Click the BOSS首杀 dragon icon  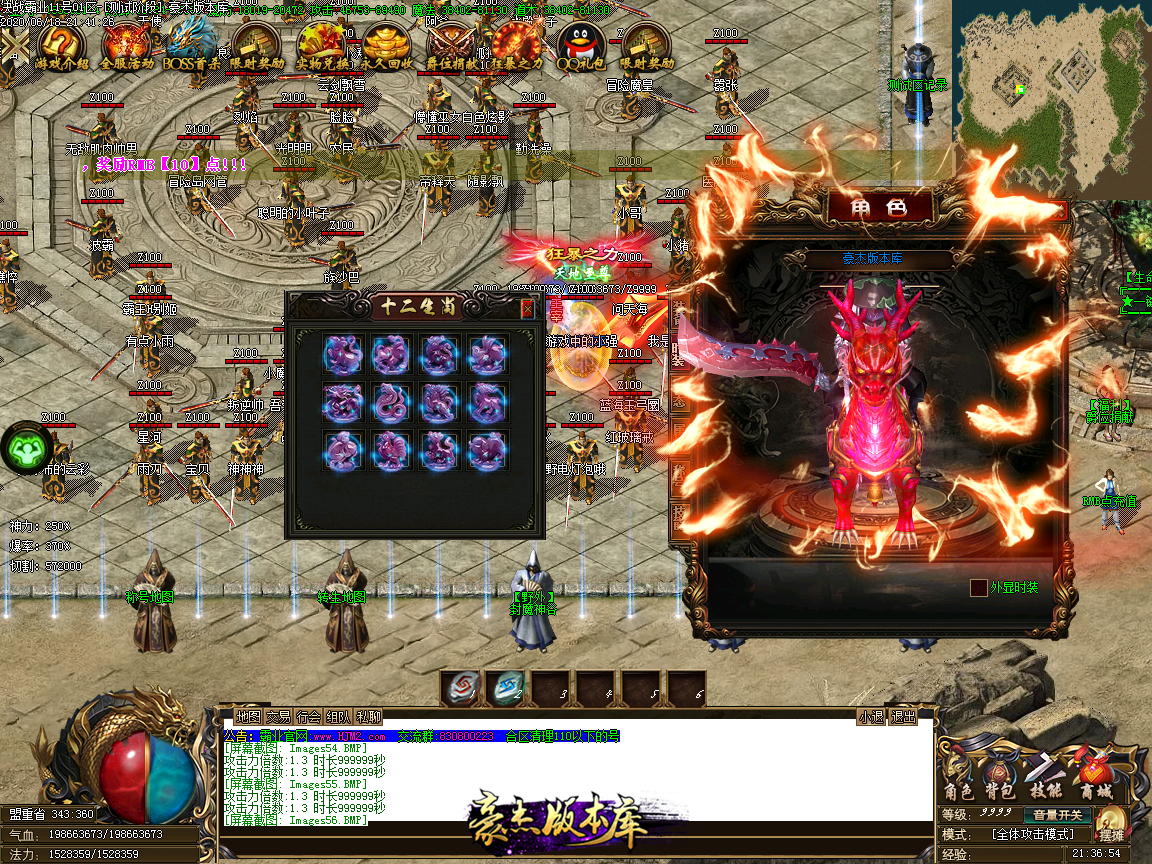tap(191, 46)
